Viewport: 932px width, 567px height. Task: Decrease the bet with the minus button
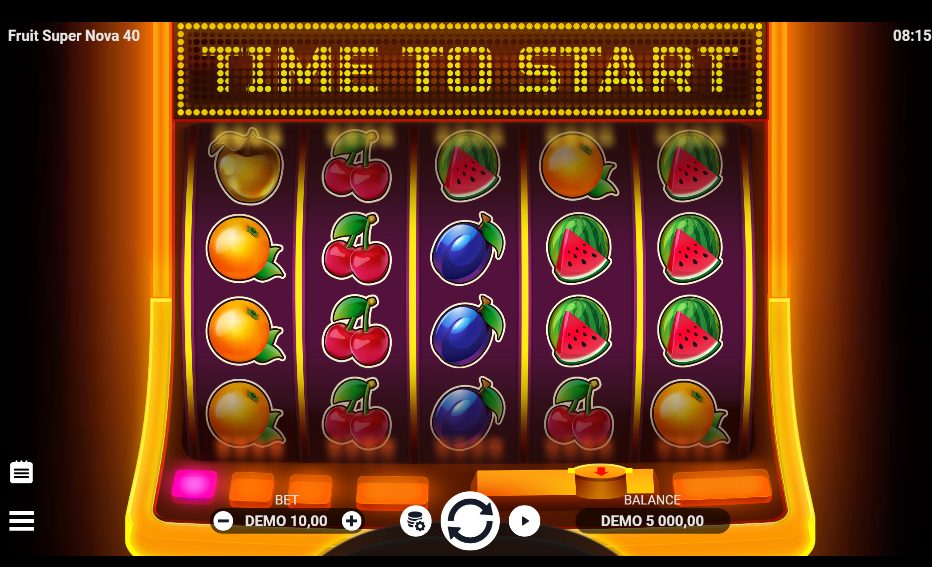point(224,521)
